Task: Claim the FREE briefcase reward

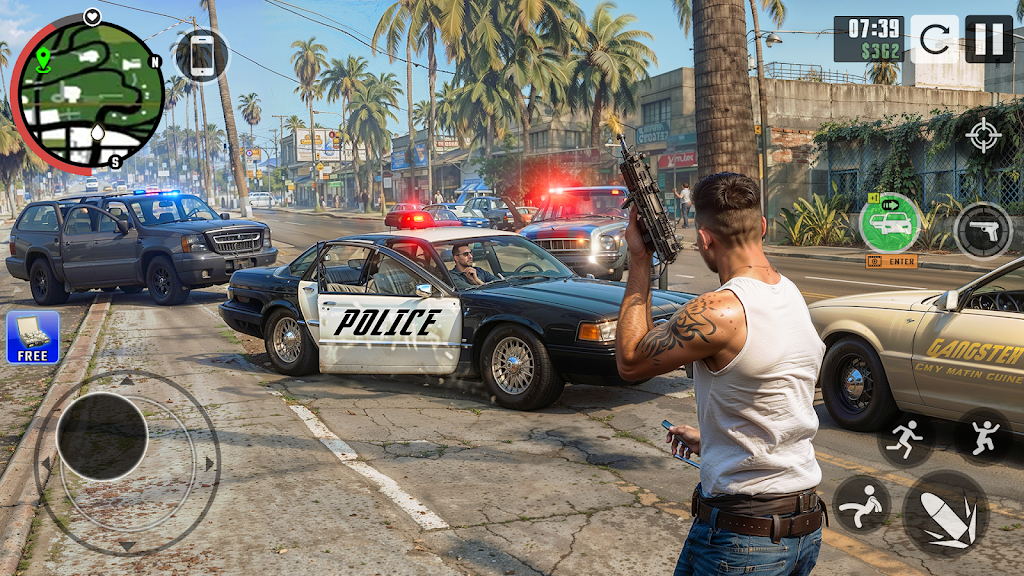Action: 32,337
